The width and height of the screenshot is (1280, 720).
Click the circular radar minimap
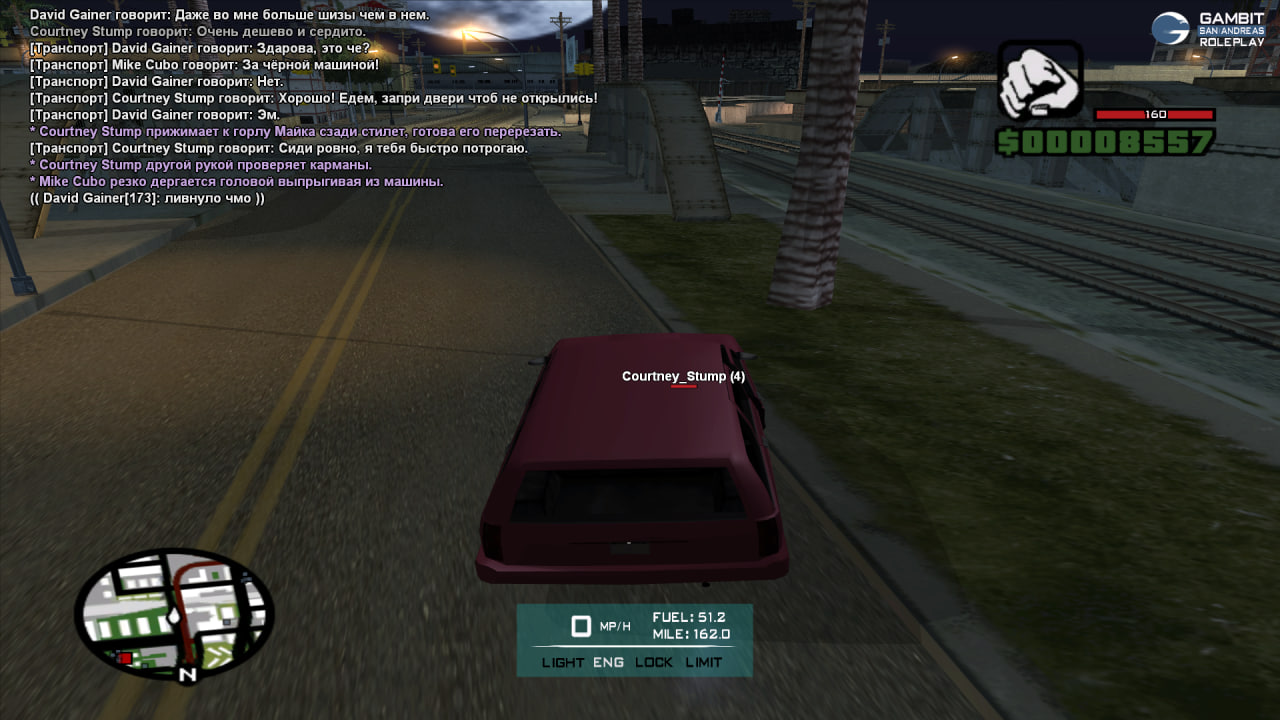pos(173,613)
